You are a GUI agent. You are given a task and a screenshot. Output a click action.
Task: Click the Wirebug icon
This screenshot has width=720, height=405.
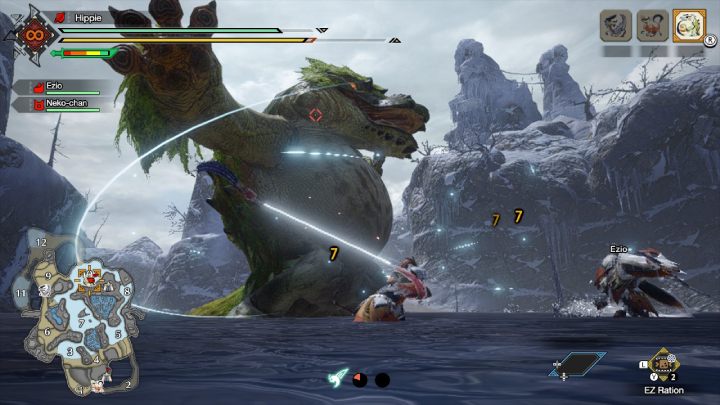(339, 379)
